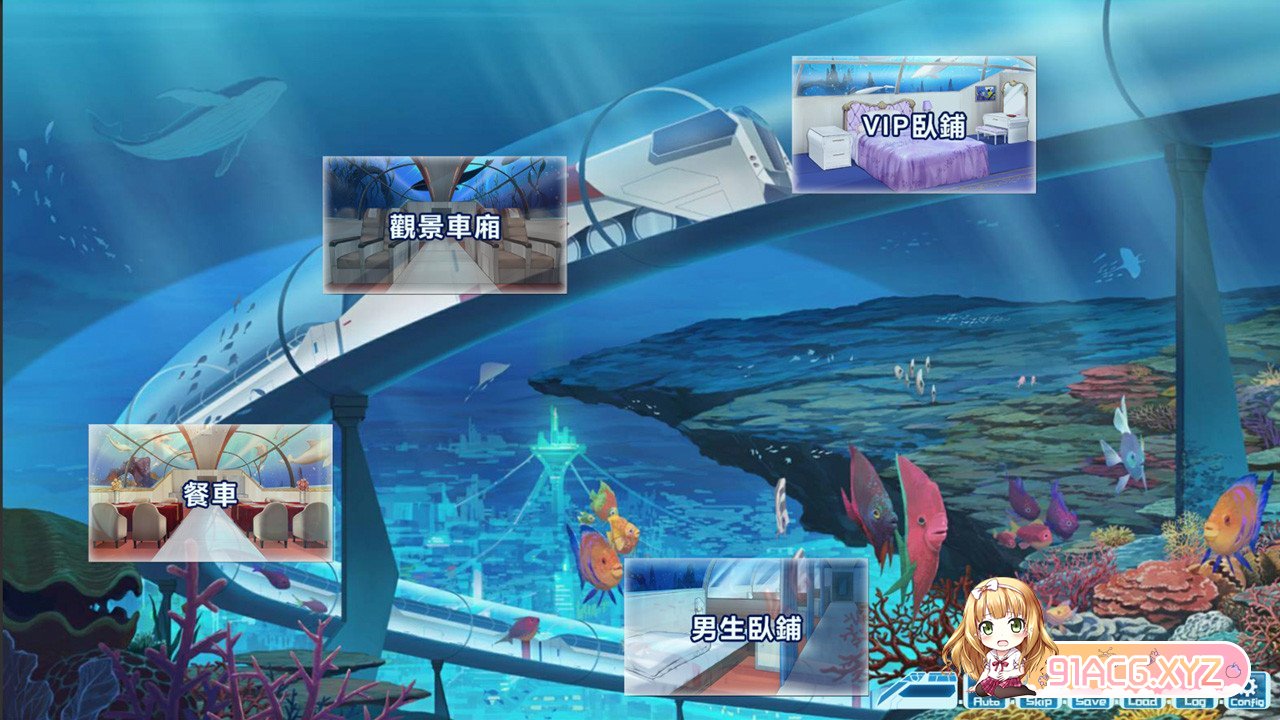Image resolution: width=1280 pixels, height=720 pixels.
Task: Open the Save menu
Action: [x=1091, y=702]
